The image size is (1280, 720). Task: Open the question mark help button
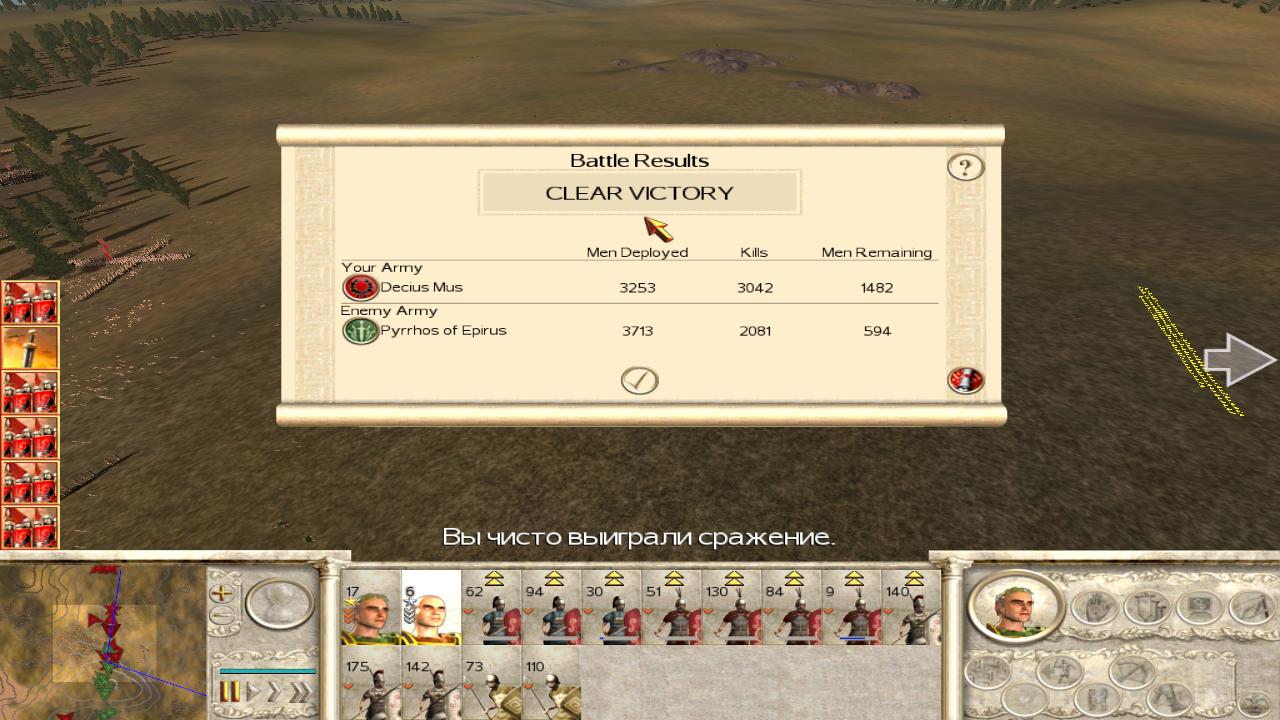[965, 167]
